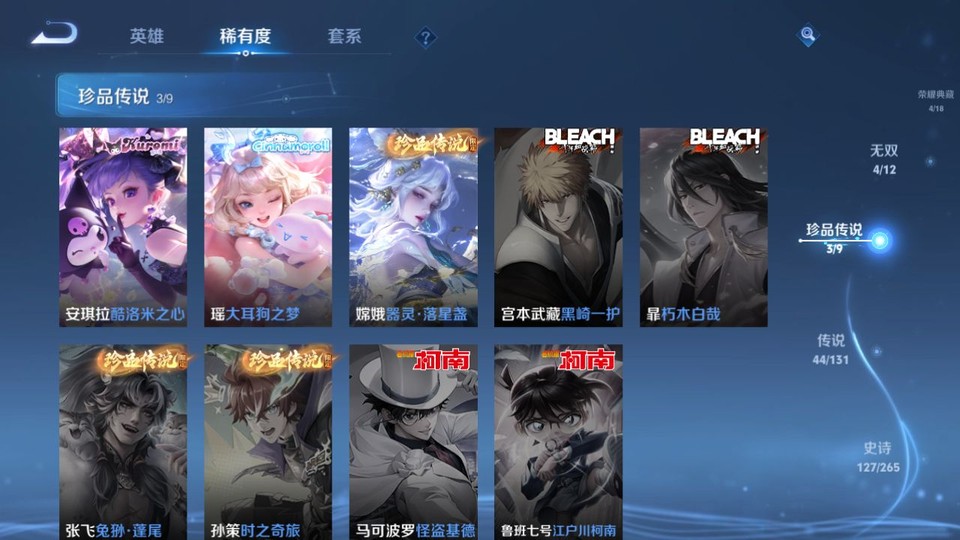This screenshot has width=960, height=540.
Task: Choose 马可波罗 怪盗基德 skin card
Action: tap(413, 442)
